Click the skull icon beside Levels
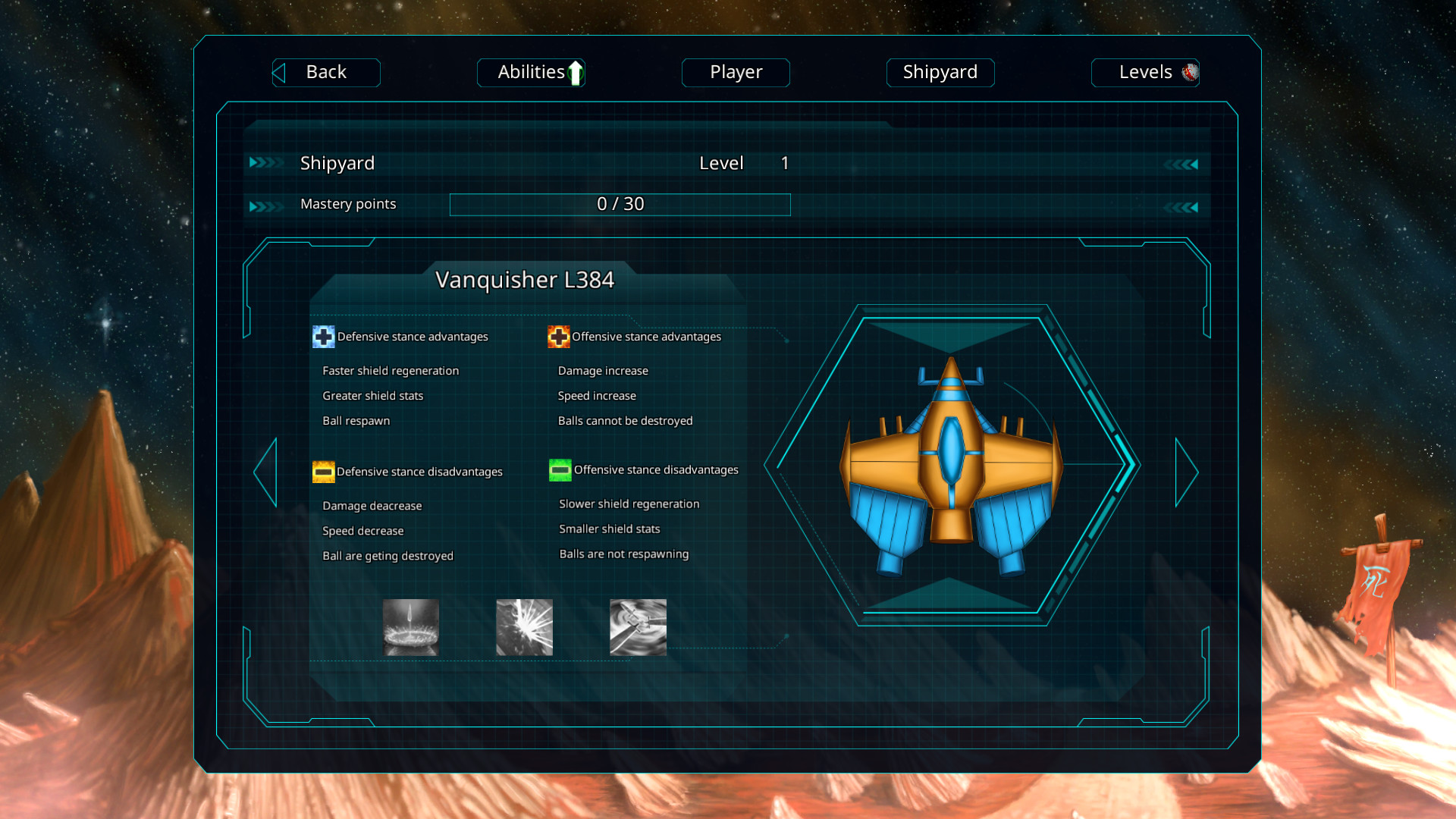 pos(1189,72)
